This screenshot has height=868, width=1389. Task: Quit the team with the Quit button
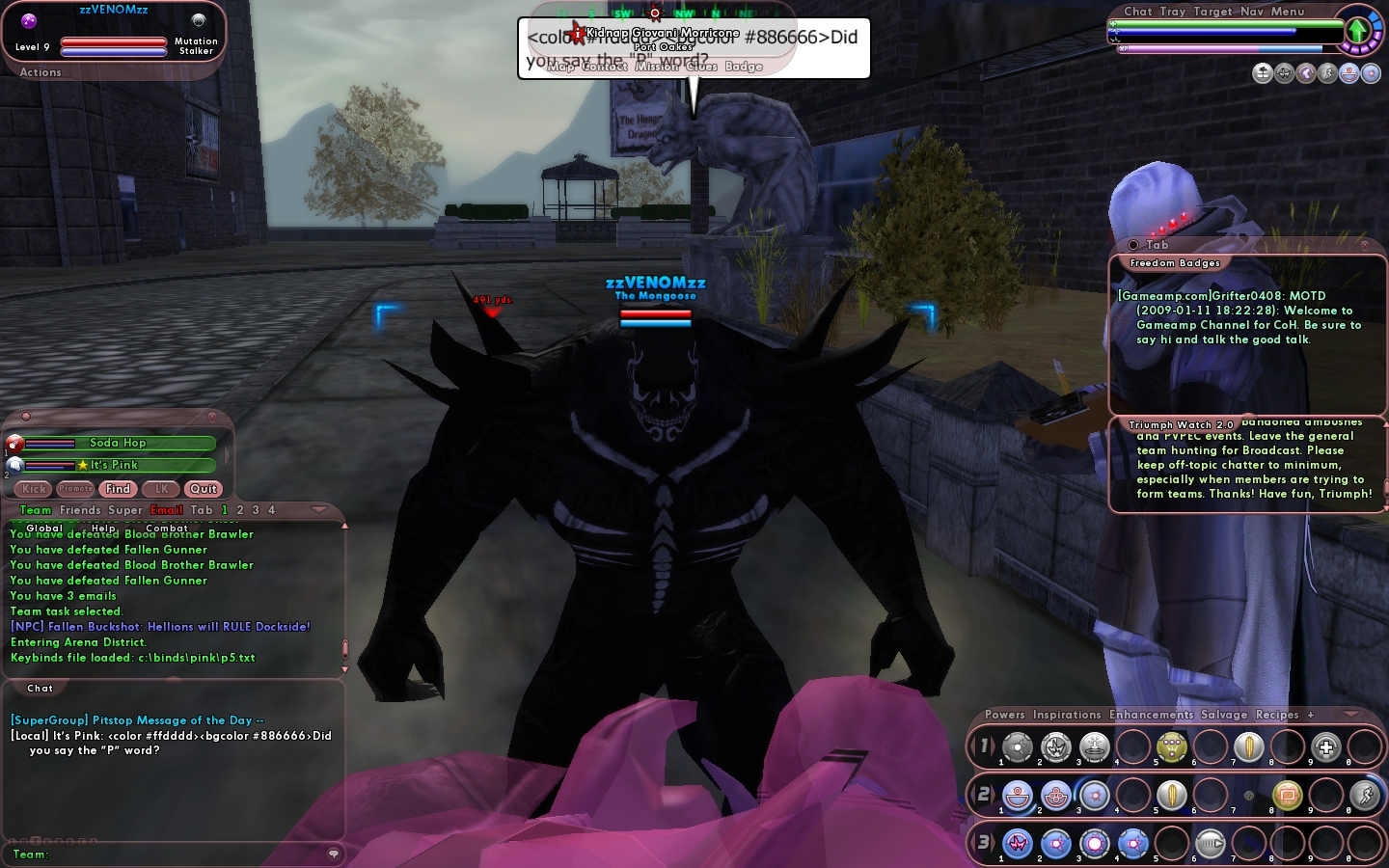point(204,489)
